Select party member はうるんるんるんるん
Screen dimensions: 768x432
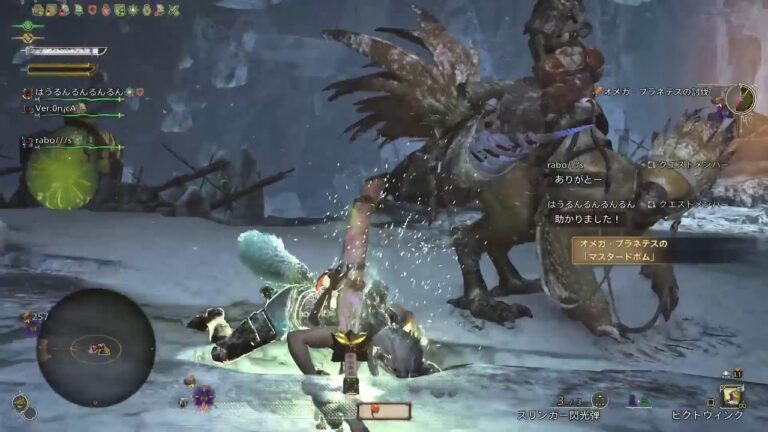76,93
